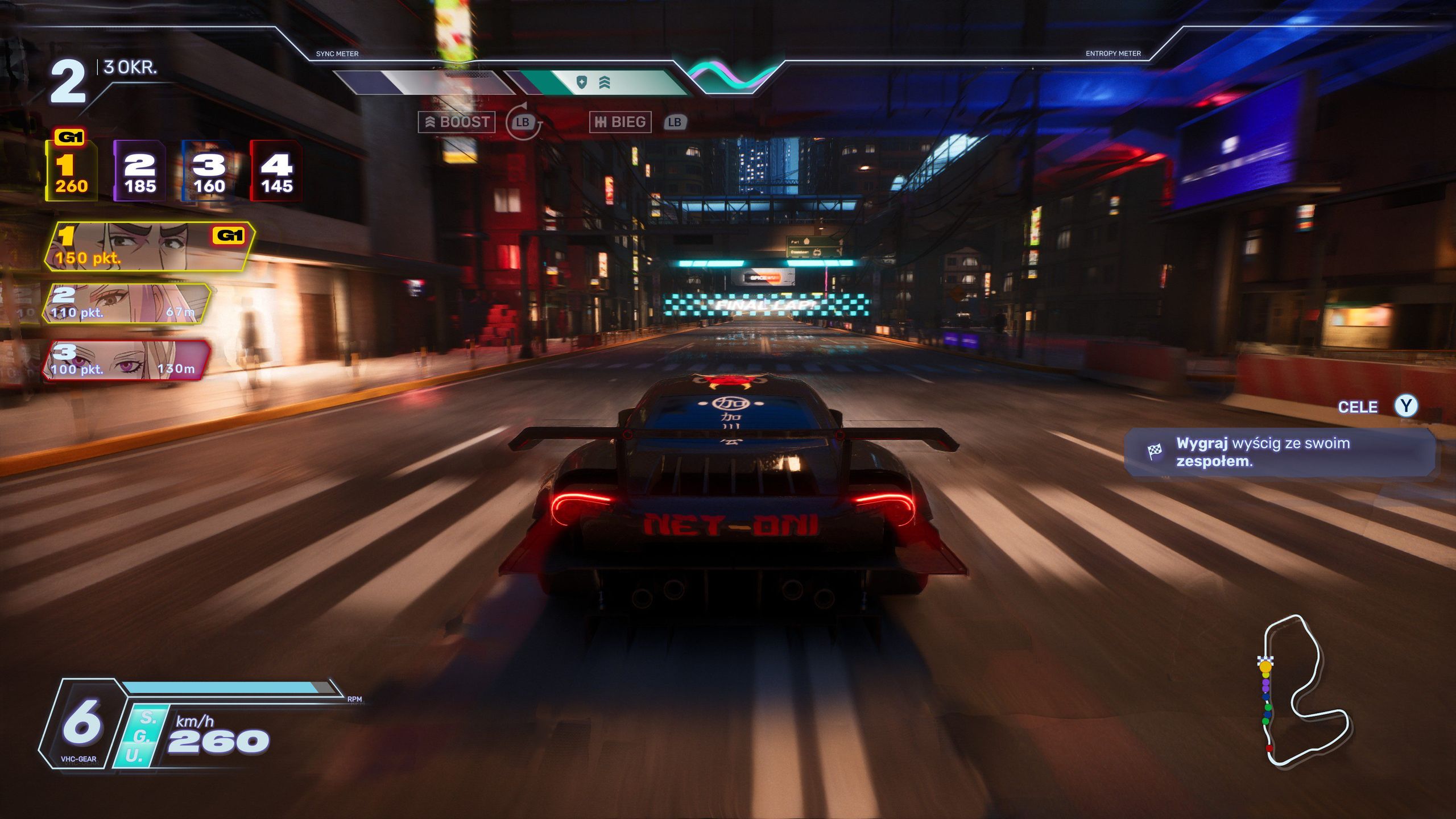1456x819 pixels.
Task: Select the second-place driver card with 110 pkt.
Action: click(x=126, y=304)
